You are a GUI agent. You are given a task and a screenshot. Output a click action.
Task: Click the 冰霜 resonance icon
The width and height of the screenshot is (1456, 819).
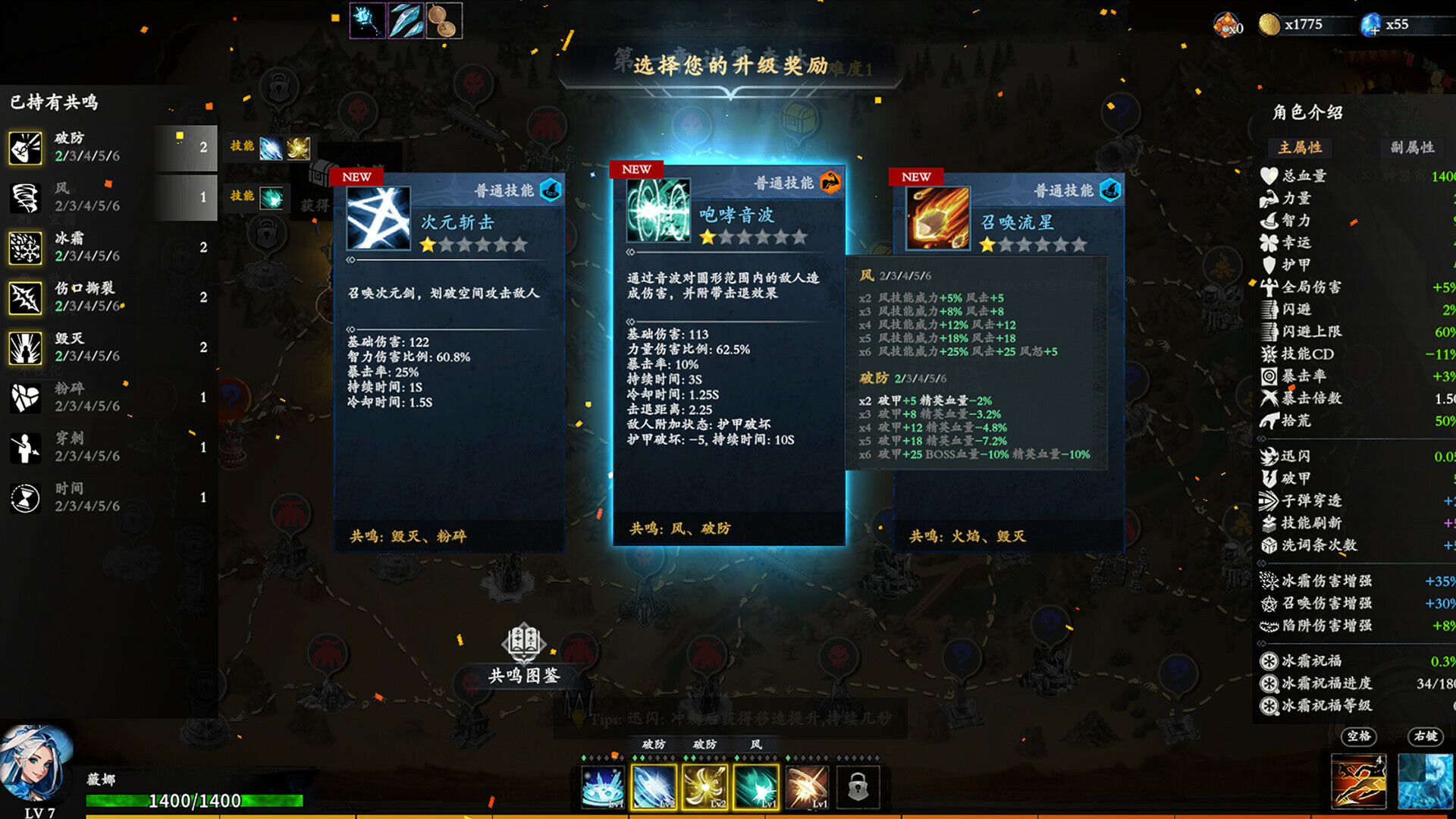pos(25,246)
